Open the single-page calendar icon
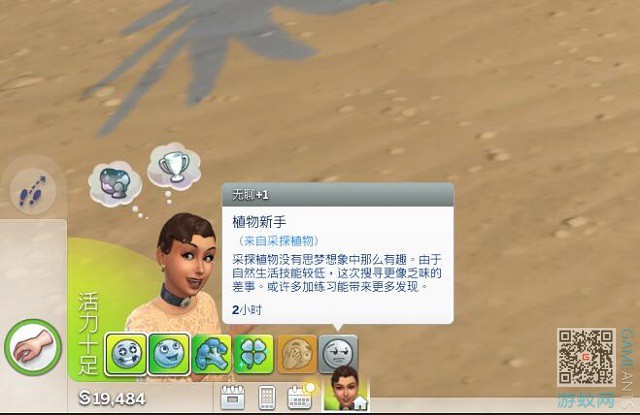Viewport: 640px width, 415px height. point(233,396)
